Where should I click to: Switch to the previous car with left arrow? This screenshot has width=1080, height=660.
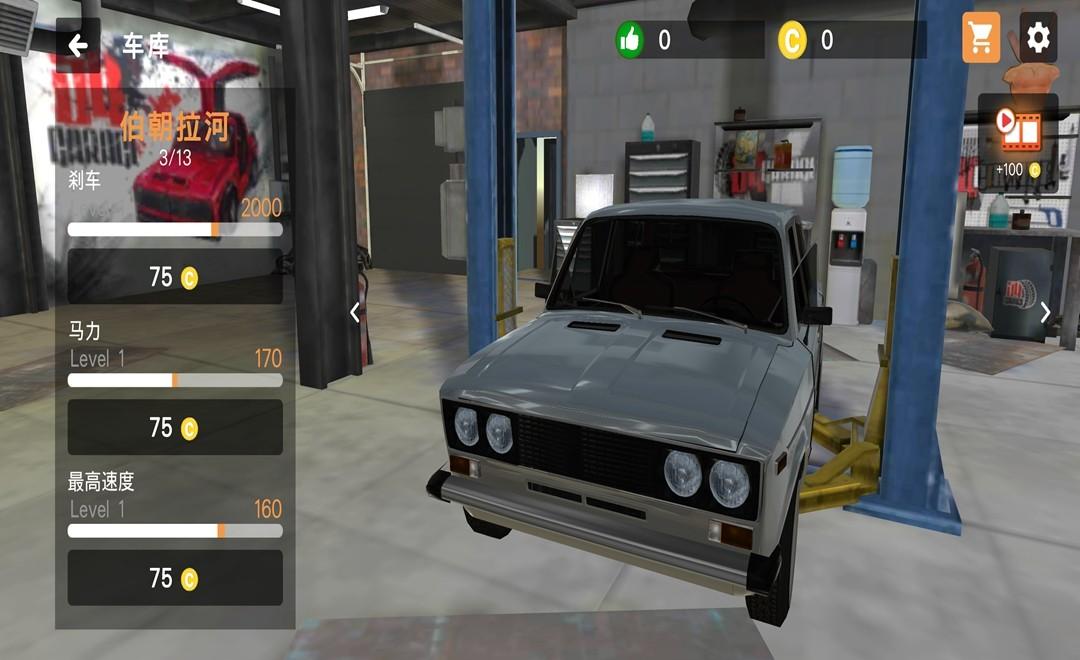[x=355, y=312]
